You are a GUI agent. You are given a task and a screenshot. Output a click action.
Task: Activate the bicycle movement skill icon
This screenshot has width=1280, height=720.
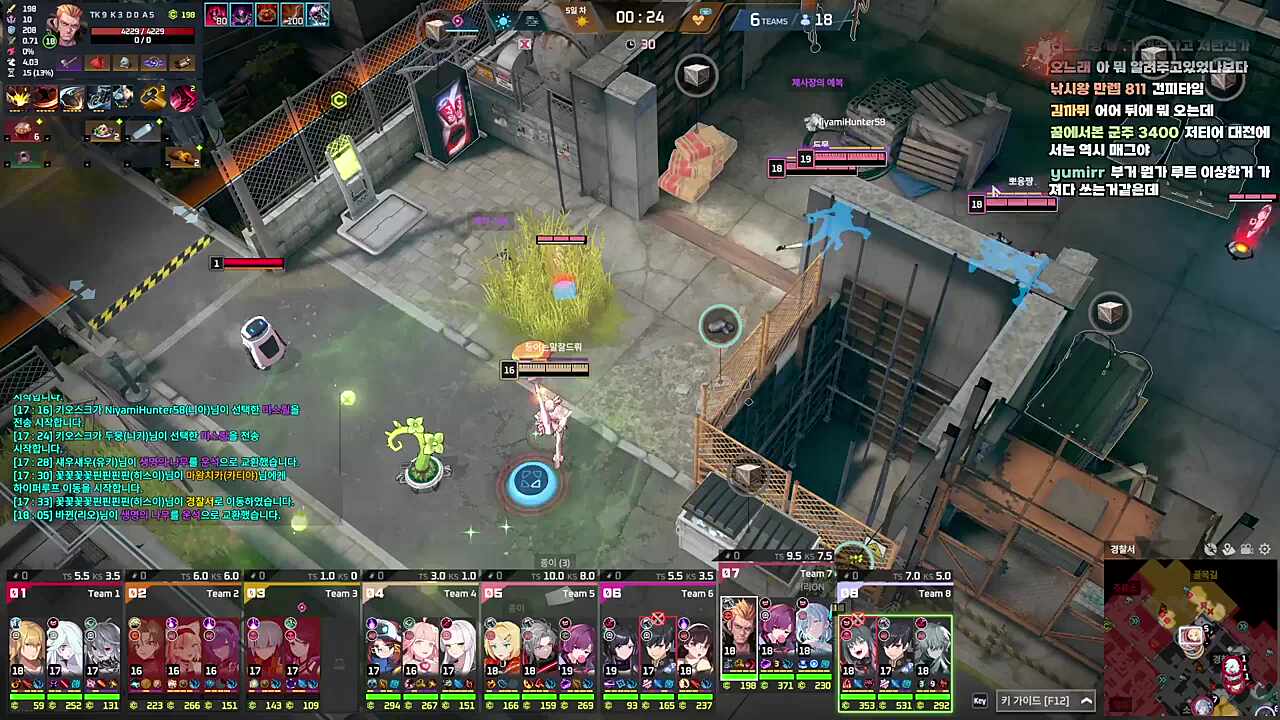97,97
